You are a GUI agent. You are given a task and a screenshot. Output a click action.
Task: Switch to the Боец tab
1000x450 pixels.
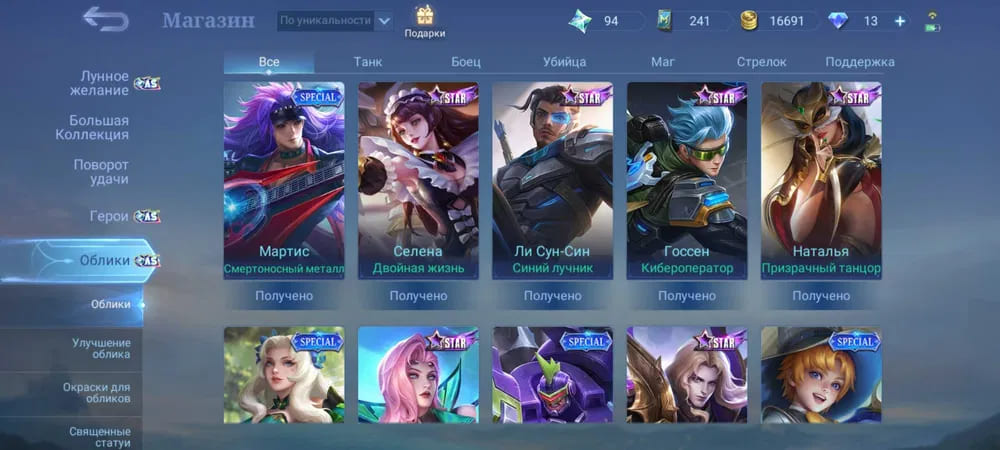click(x=466, y=62)
